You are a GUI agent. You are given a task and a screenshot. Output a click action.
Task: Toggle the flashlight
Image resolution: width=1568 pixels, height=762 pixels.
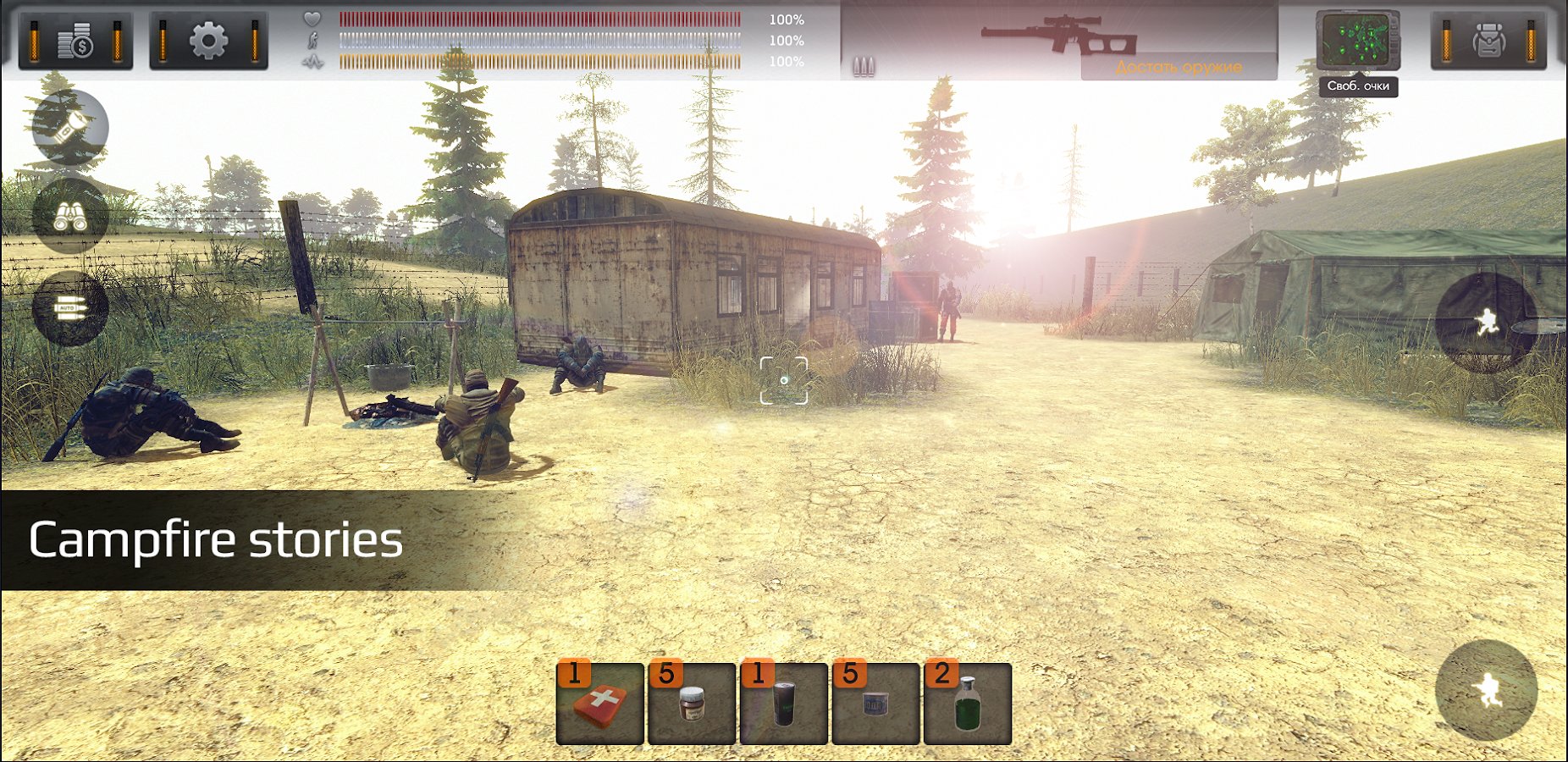point(69,127)
